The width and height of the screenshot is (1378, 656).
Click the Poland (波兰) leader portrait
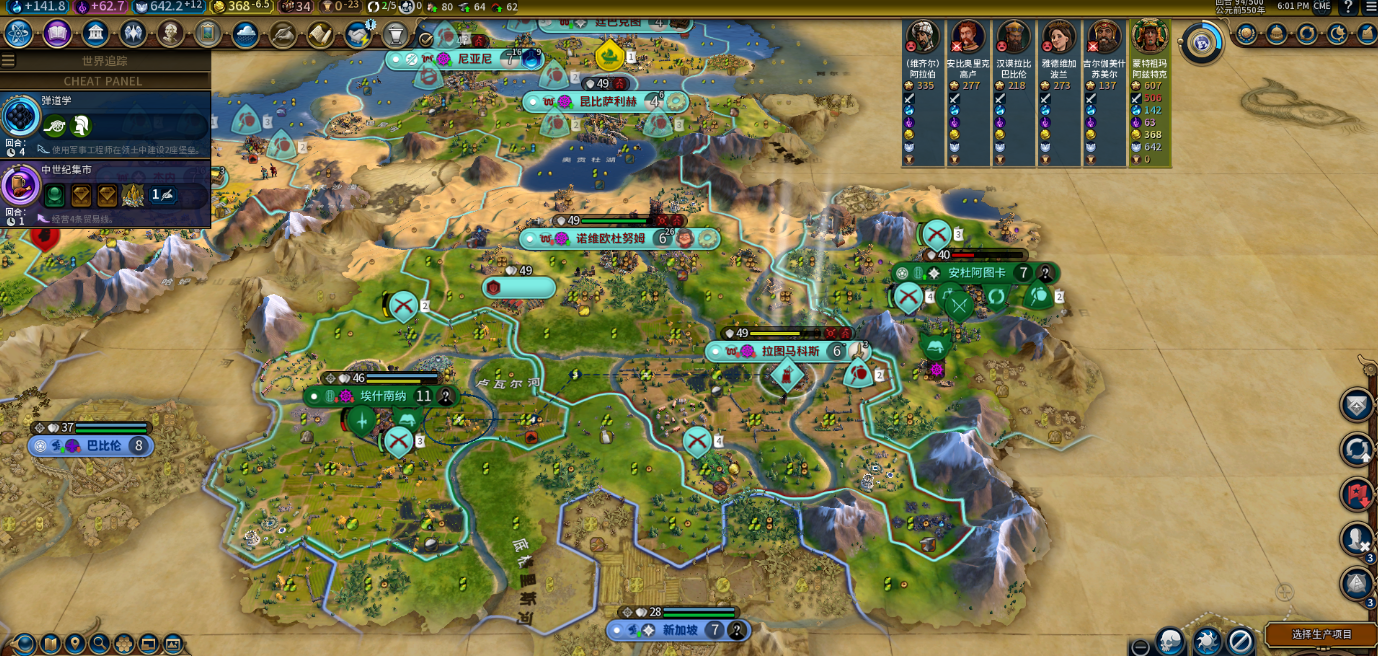(x=1059, y=38)
